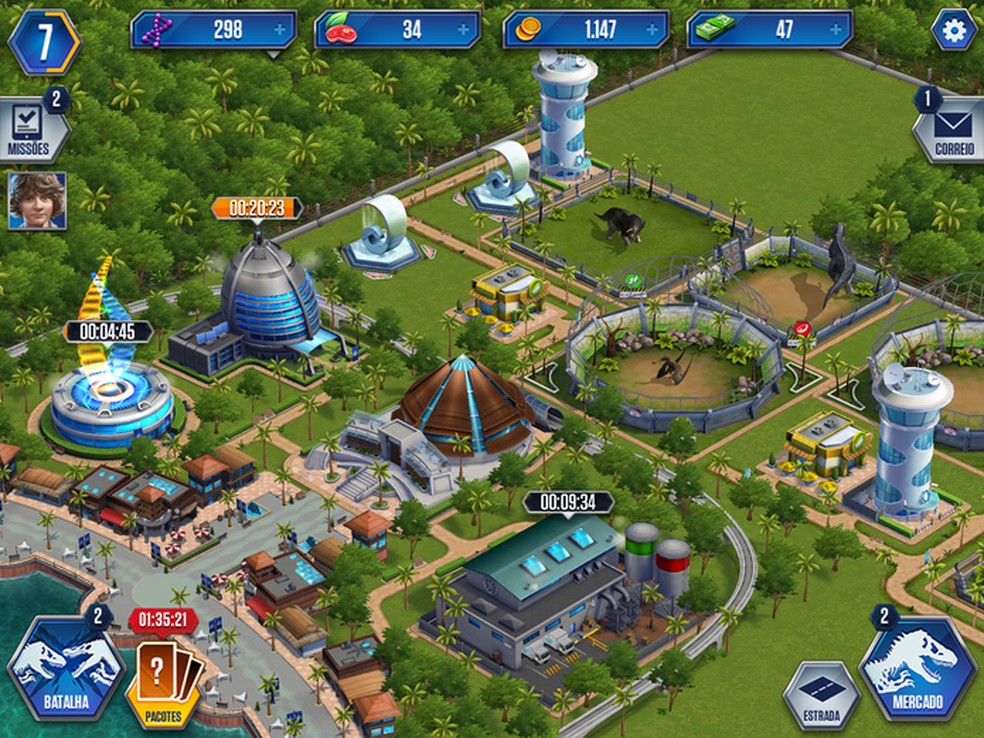Add more DNA with the plus button

point(279,30)
